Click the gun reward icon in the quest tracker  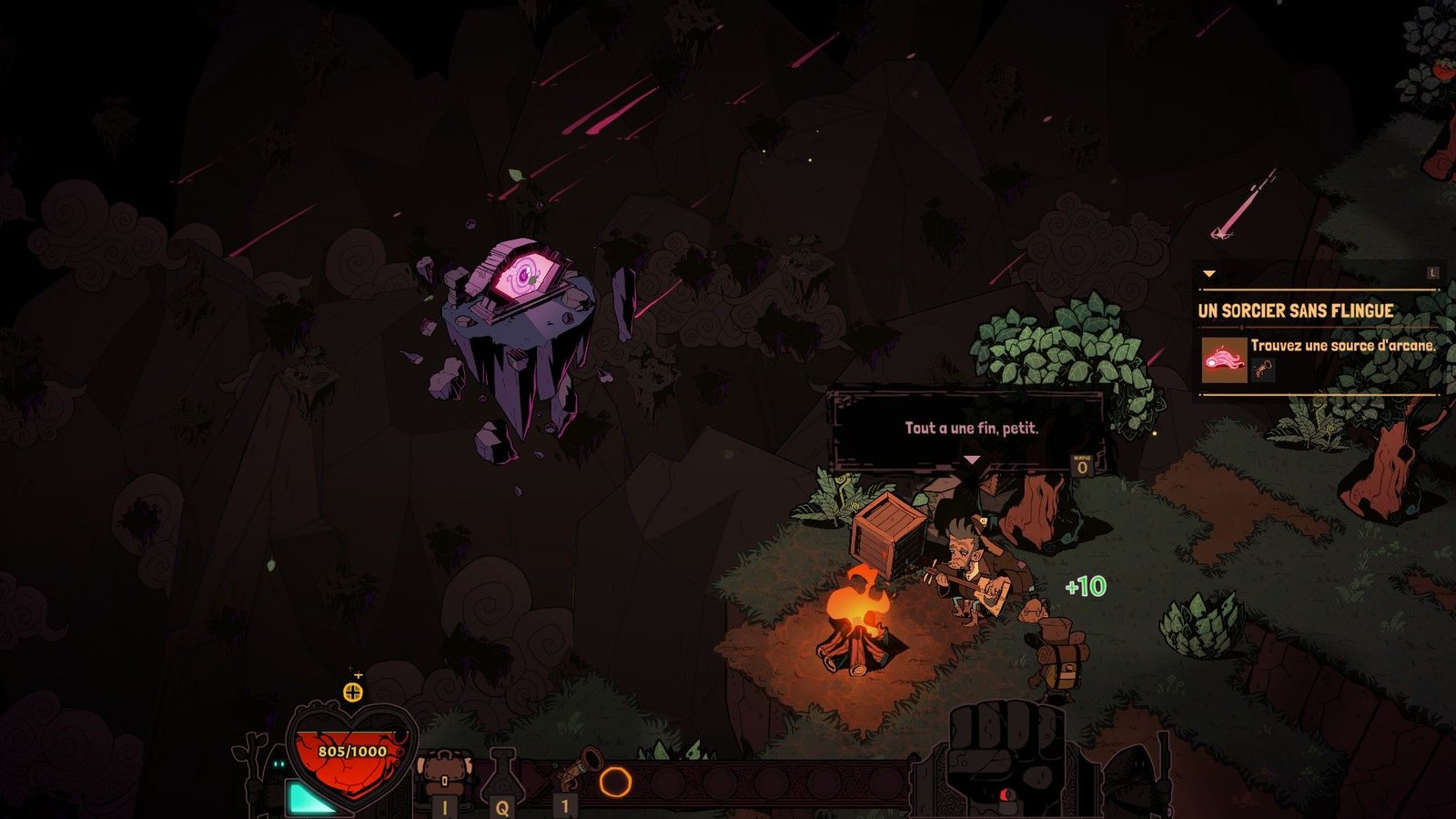[x=1263, y=369]
